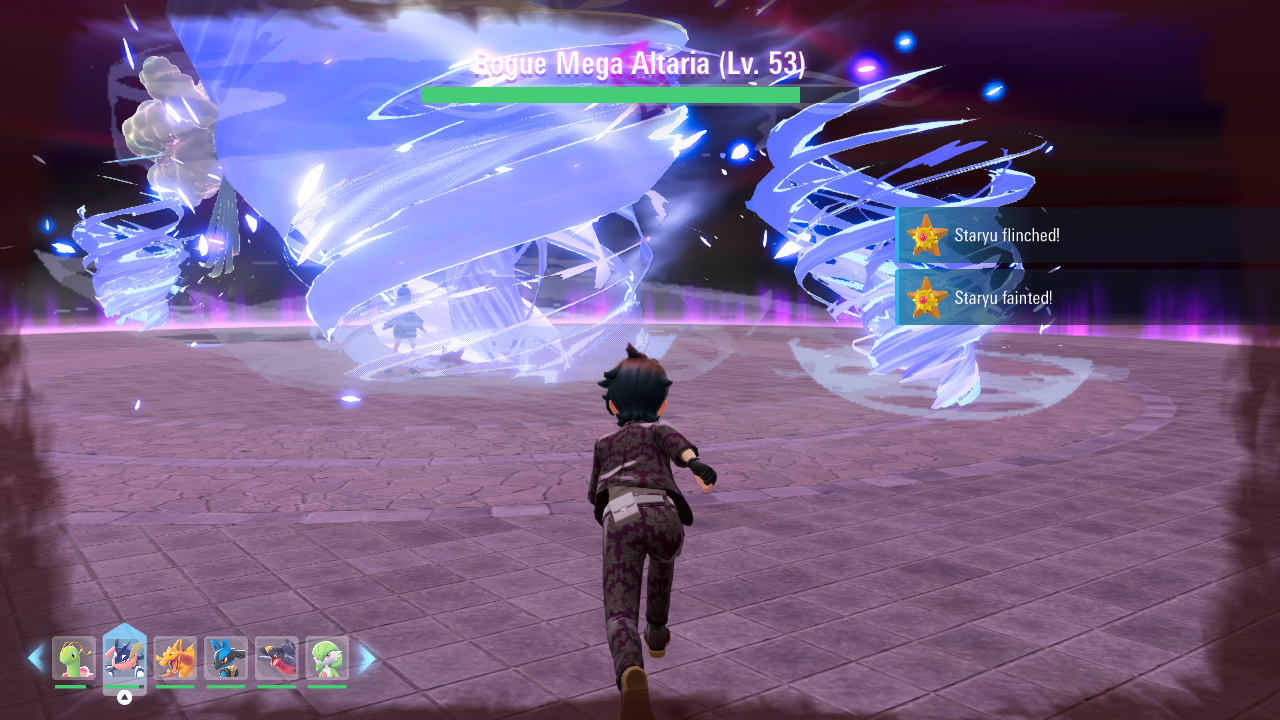Click the party bar's right arrow
Screen dimensions: 1280x720
[x=366, y=658]
